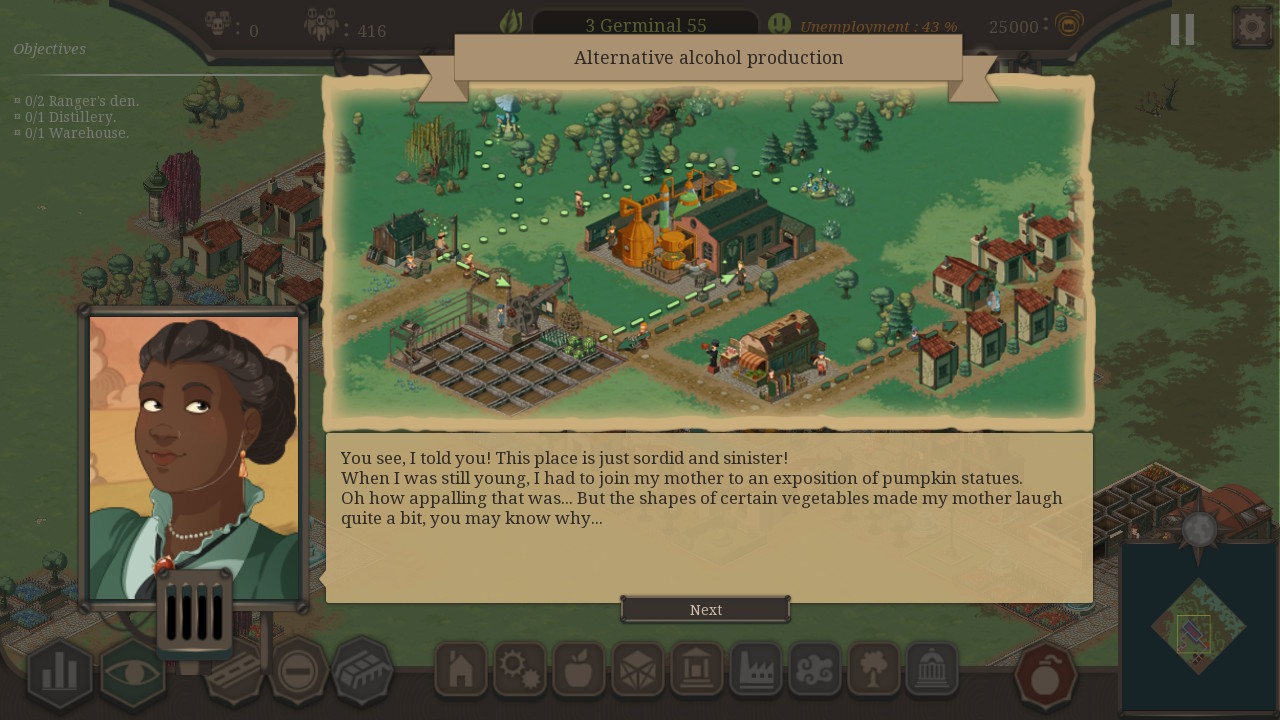Open the settings gear in top right corner
This screenshot has height=720, width=1280.
(1251, 25)
